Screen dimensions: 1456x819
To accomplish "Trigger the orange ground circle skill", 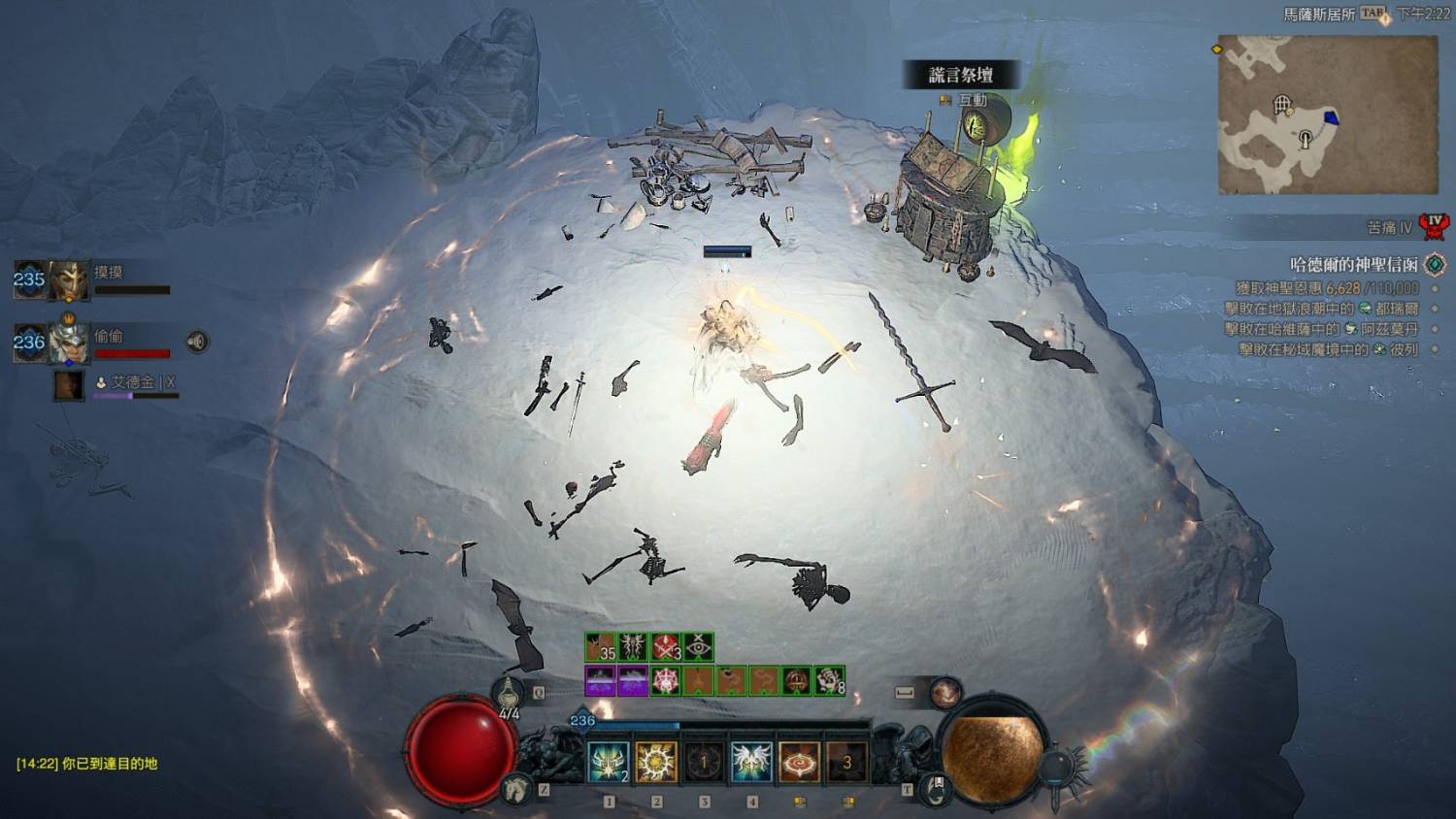I will [799, 762].
